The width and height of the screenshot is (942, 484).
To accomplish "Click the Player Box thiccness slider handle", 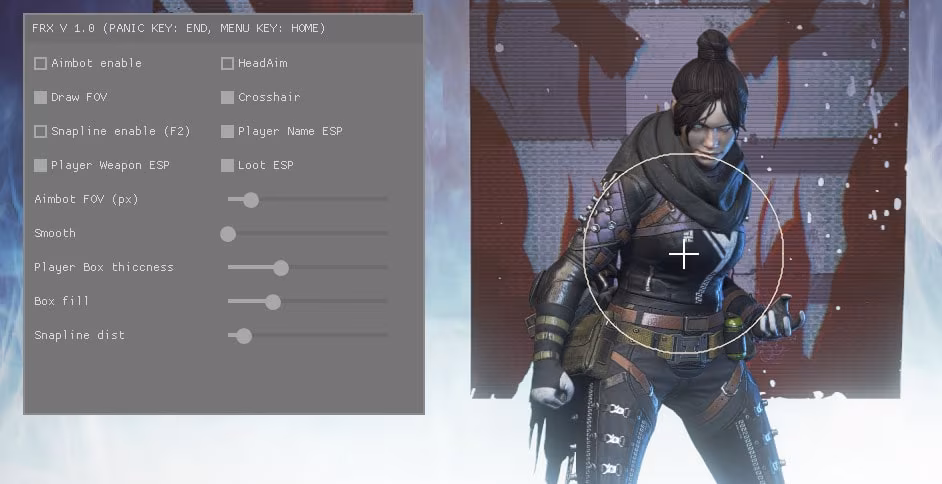I will [281, 268].
